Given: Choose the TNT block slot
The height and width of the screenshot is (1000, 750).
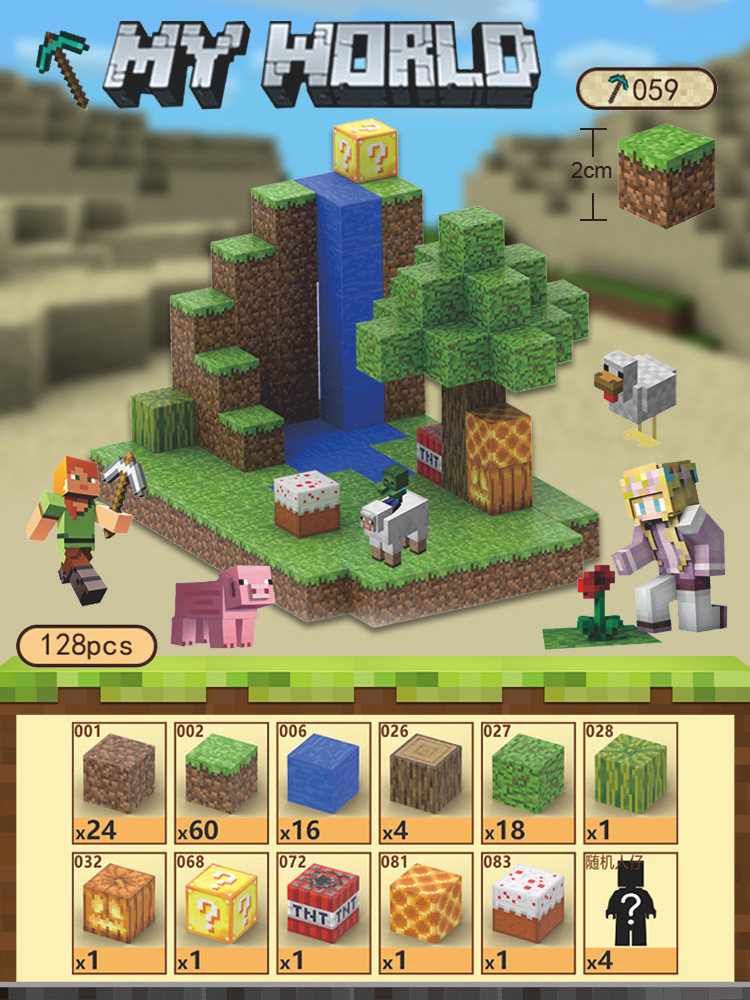Looking at the screenshot, I should 323,911.
